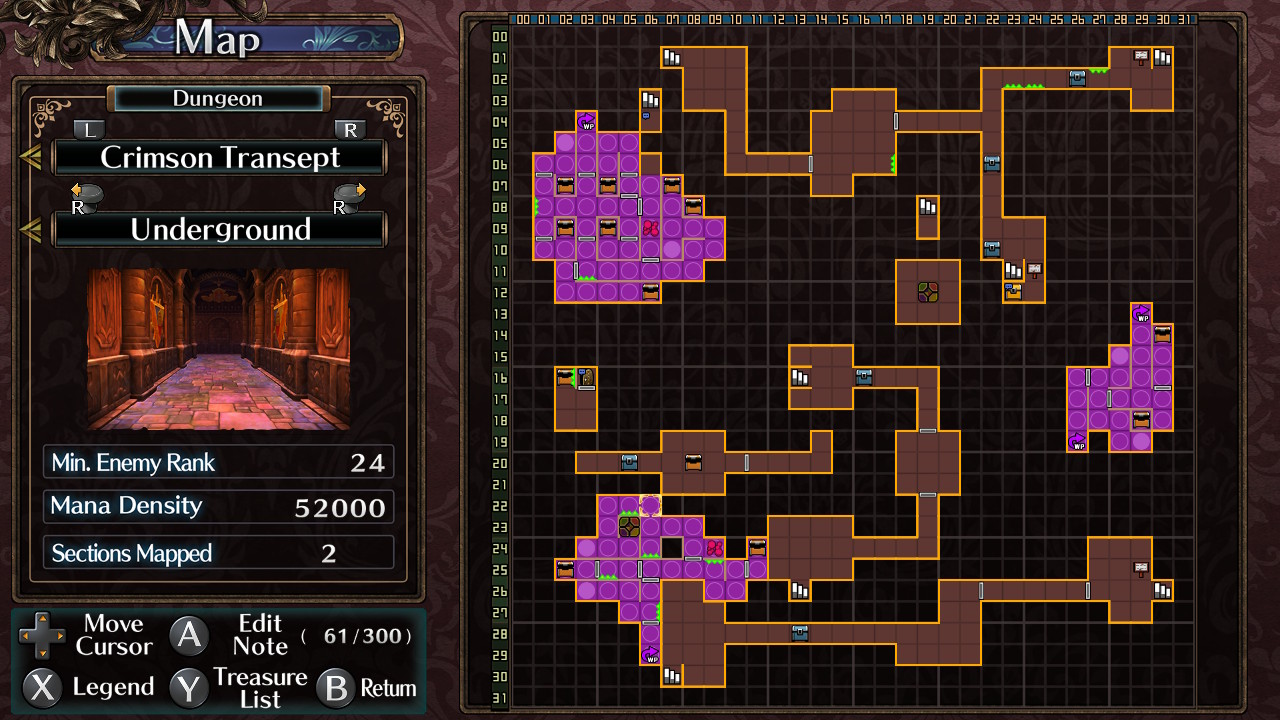Screen dimensions: 1280x720
Task: Click the left arrow beside Underground
Action: pyautogui.click(x=30, y=230)
